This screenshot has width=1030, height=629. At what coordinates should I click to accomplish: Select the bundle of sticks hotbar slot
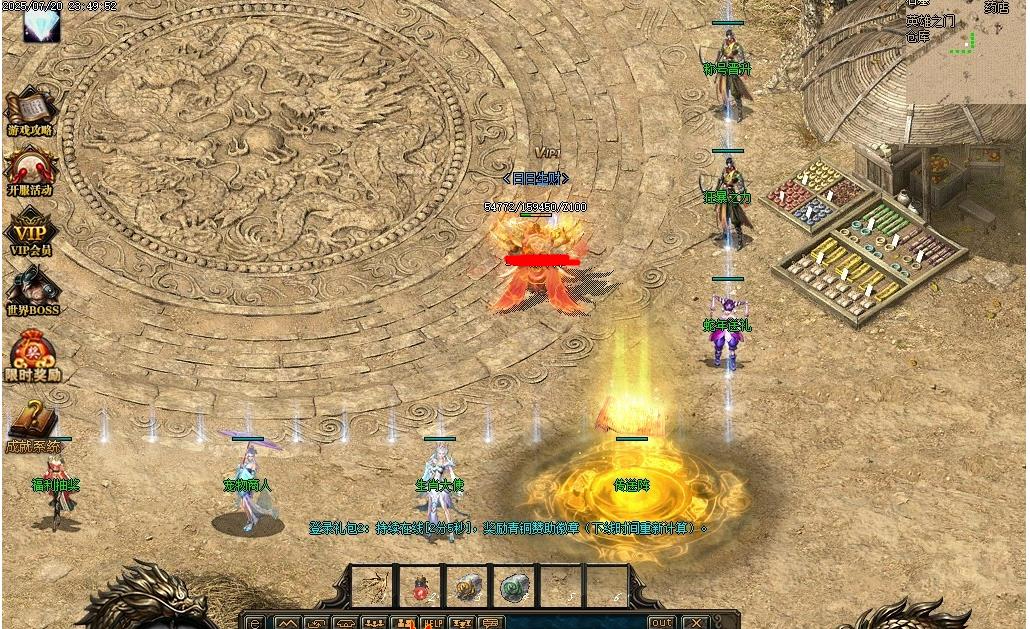(374, 585)
